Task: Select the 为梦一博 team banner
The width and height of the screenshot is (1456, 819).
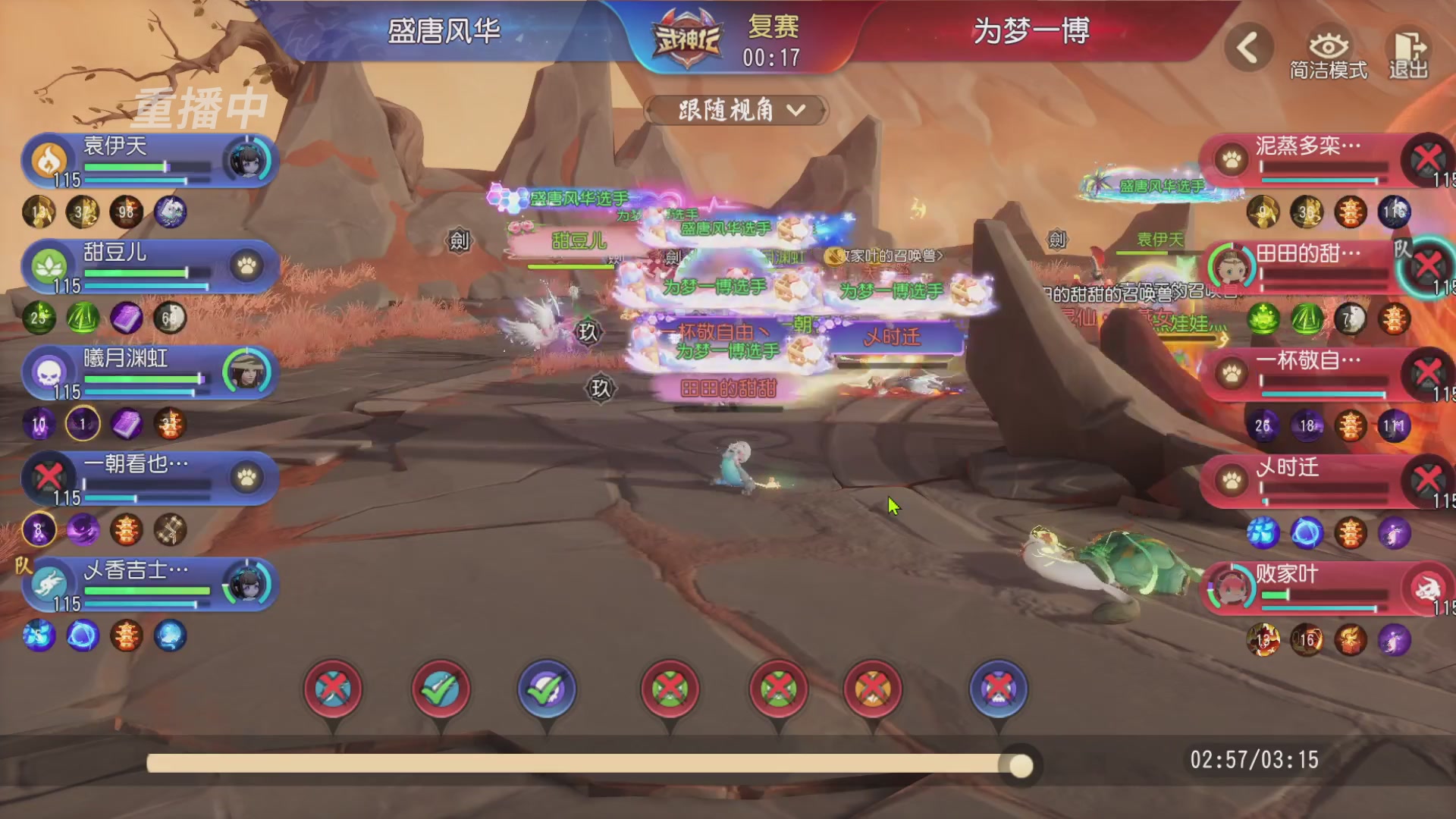Action: coord(1031,32)
